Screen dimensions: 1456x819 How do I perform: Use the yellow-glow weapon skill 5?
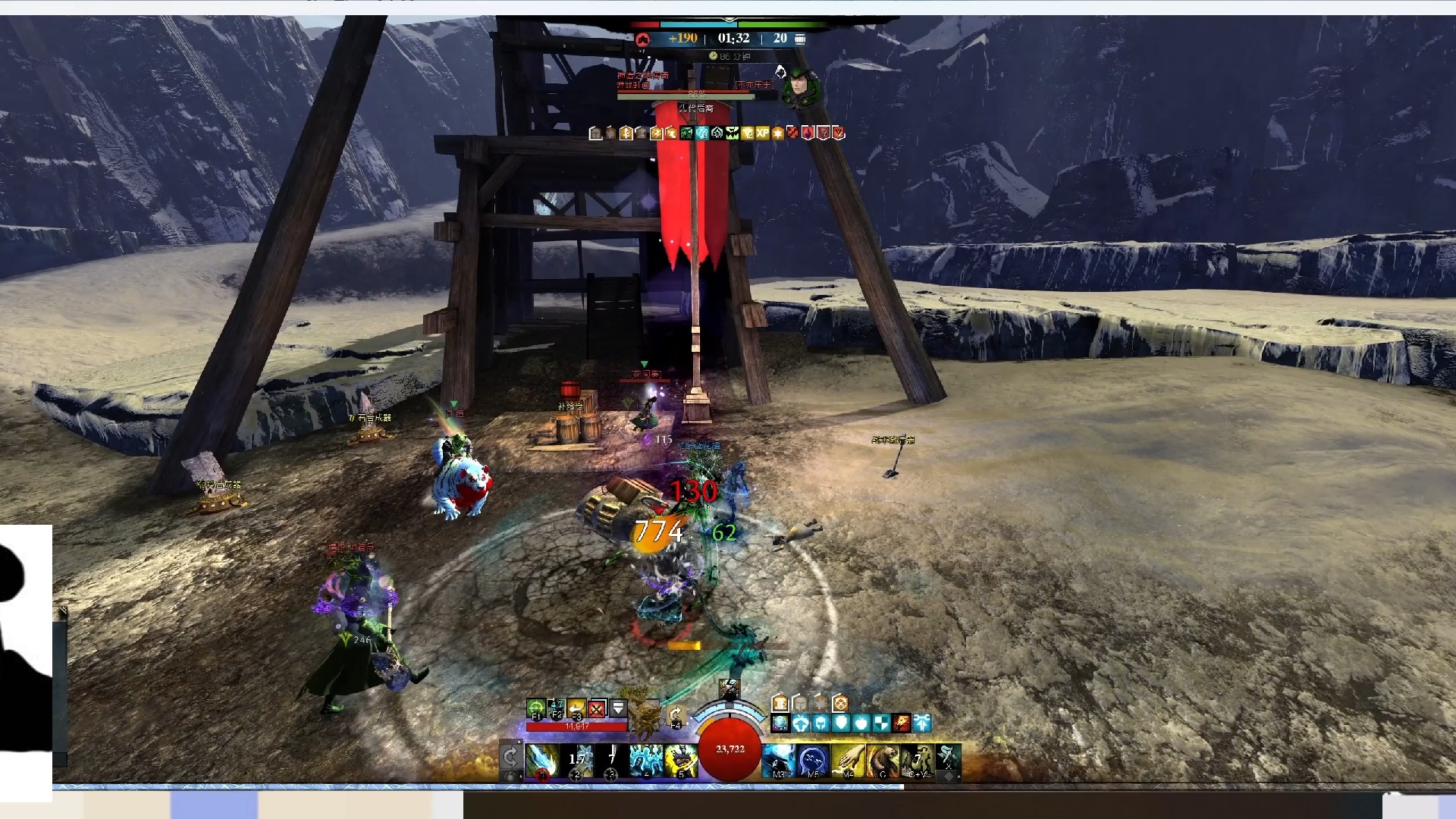pyautogui.click(x=680, y=760)
